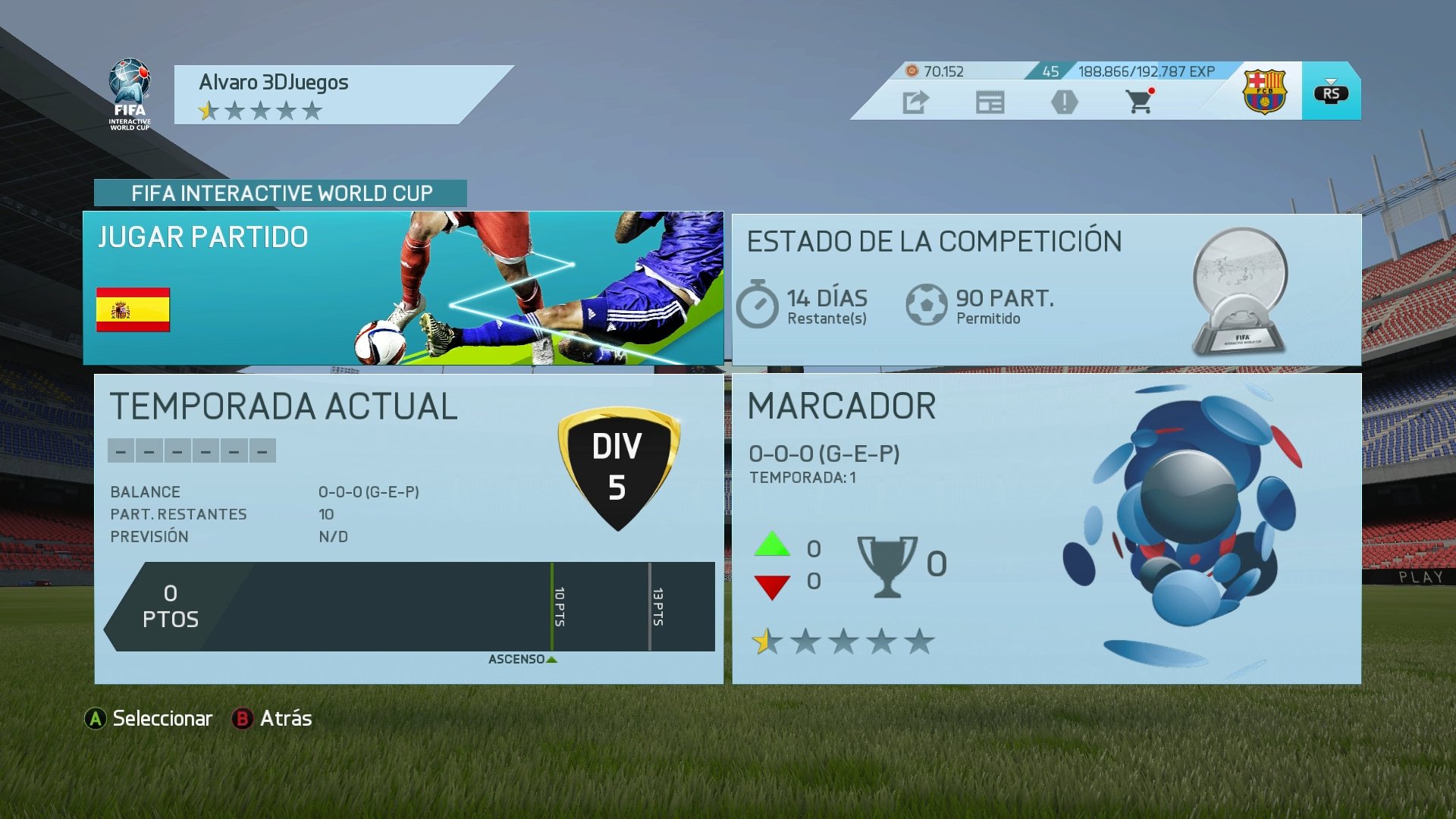This screenshot has height=819, width=1456.
Task: Open the share/export icon in top bar
Action: point(916,102)
